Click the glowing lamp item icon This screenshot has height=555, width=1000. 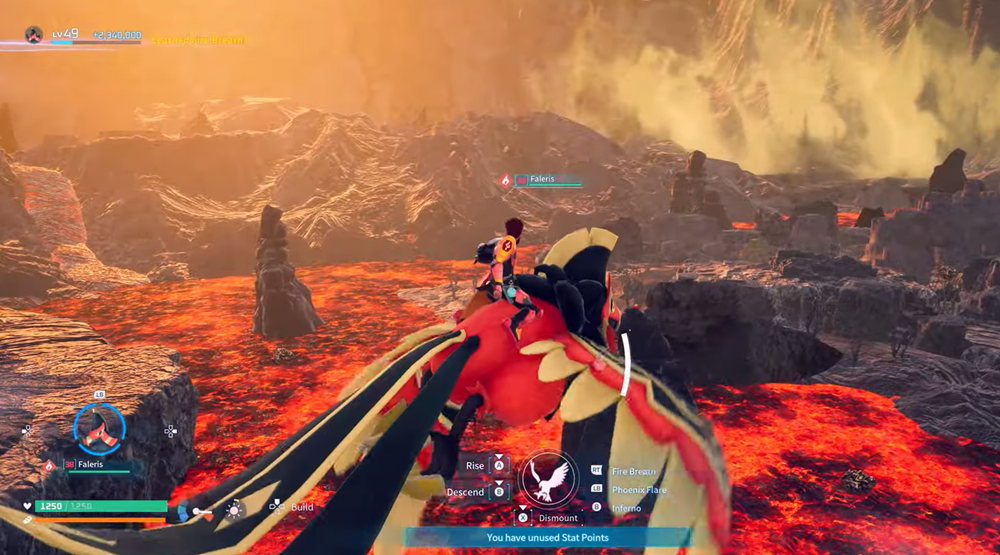[234, 510]
